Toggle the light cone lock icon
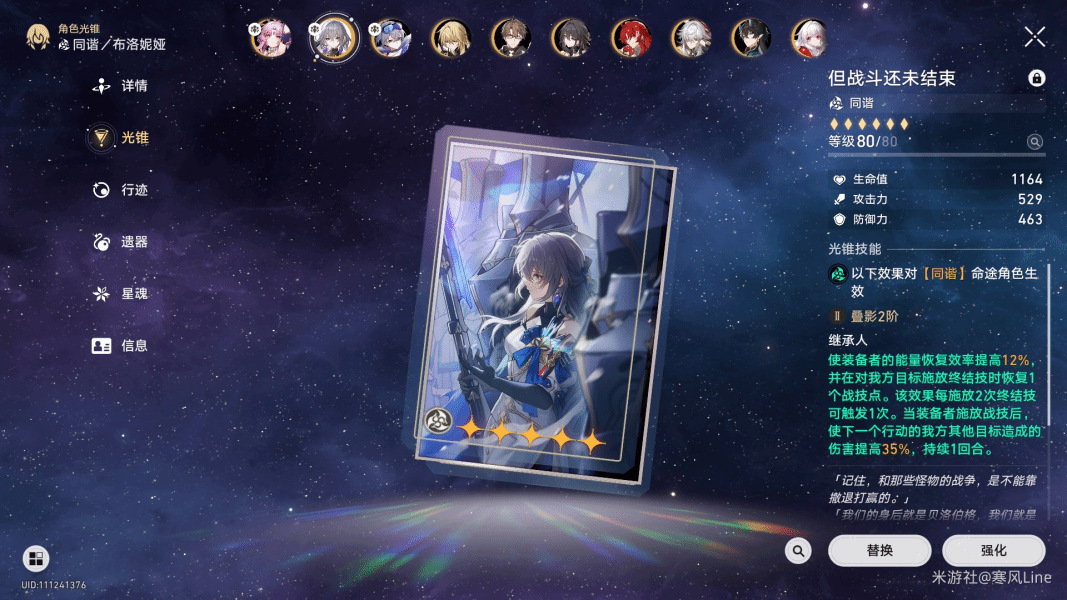The width and height of the screenshot is (1067, 600). 1036,78
